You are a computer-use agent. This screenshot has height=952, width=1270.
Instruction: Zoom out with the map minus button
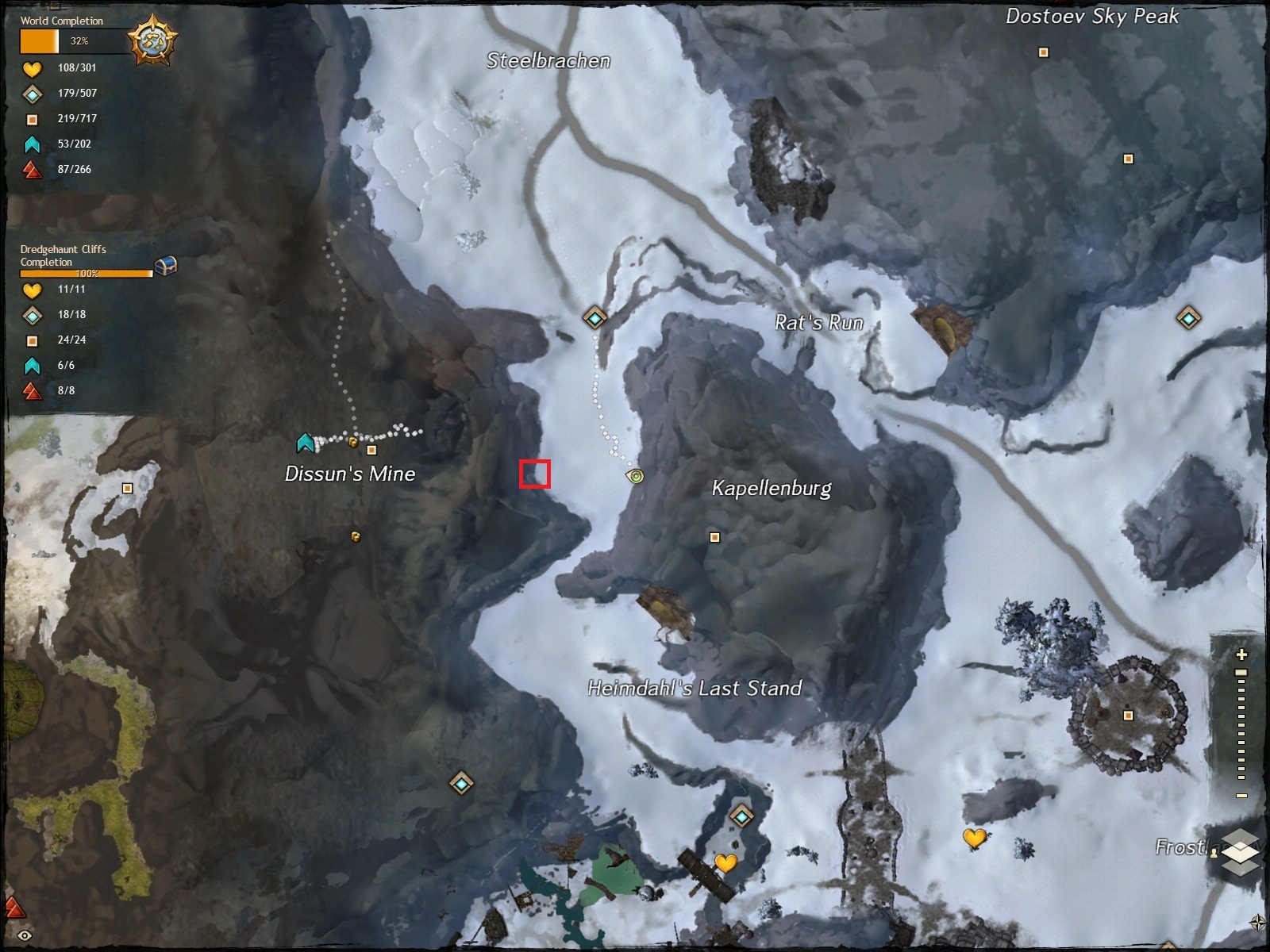point(1241,796)
